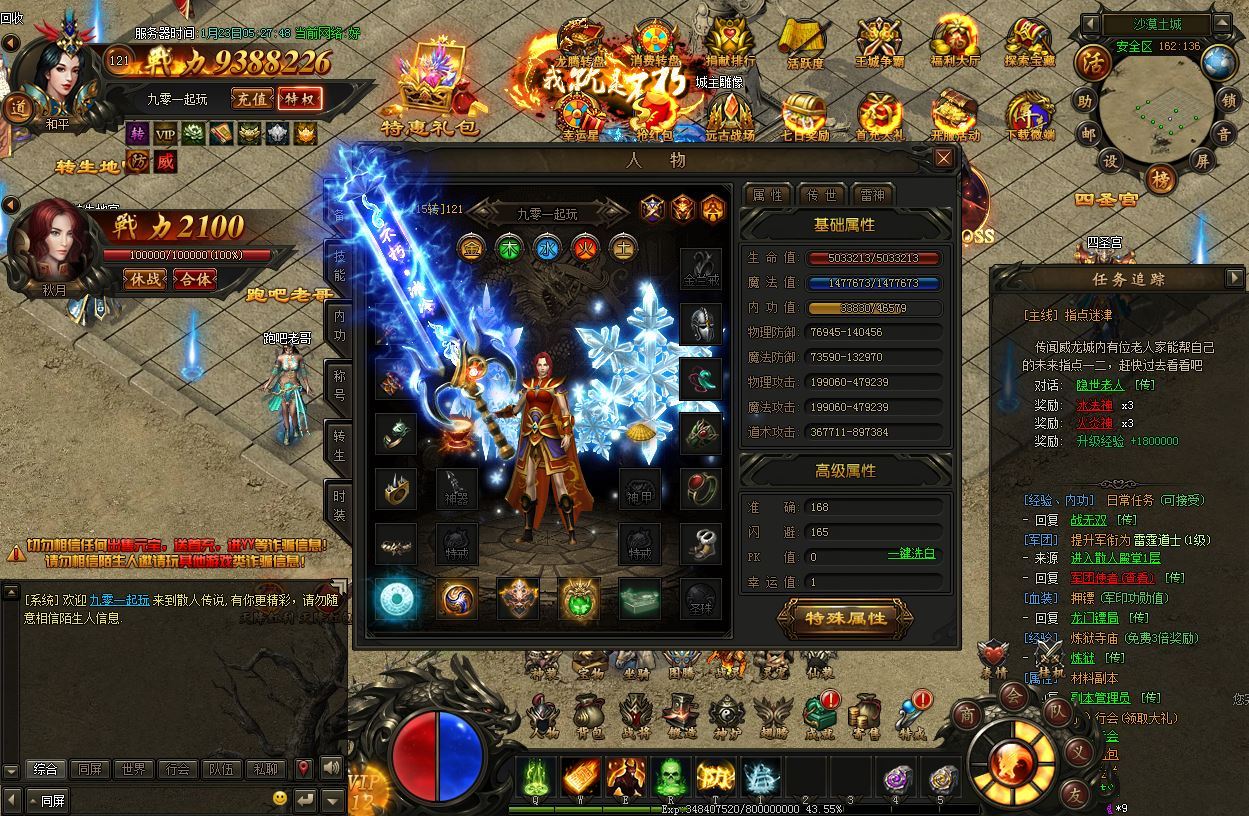Click the 一键洗白 link
This screenshot has height=816, width=1249.
pyautogui.click(x=911, y=554)
